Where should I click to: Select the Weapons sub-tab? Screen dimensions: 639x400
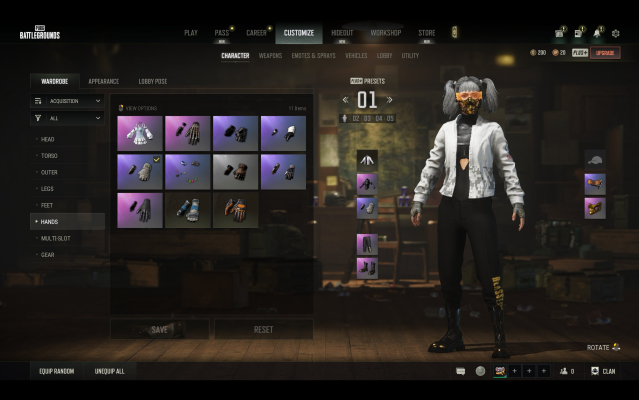(270, 56)
